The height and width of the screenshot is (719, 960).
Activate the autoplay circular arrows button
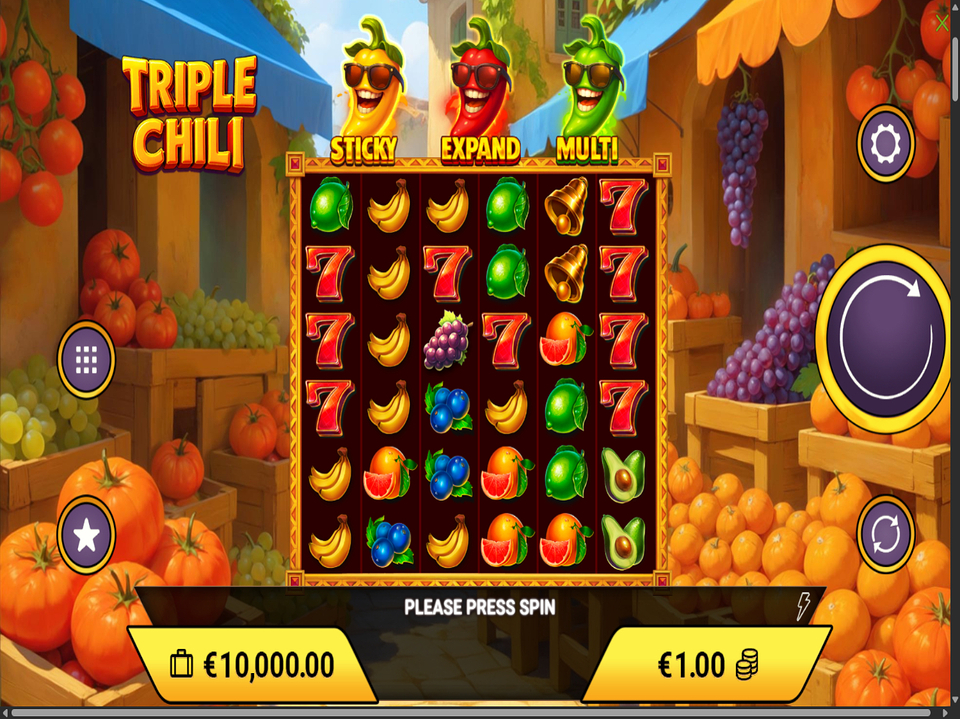coord(886,534)
